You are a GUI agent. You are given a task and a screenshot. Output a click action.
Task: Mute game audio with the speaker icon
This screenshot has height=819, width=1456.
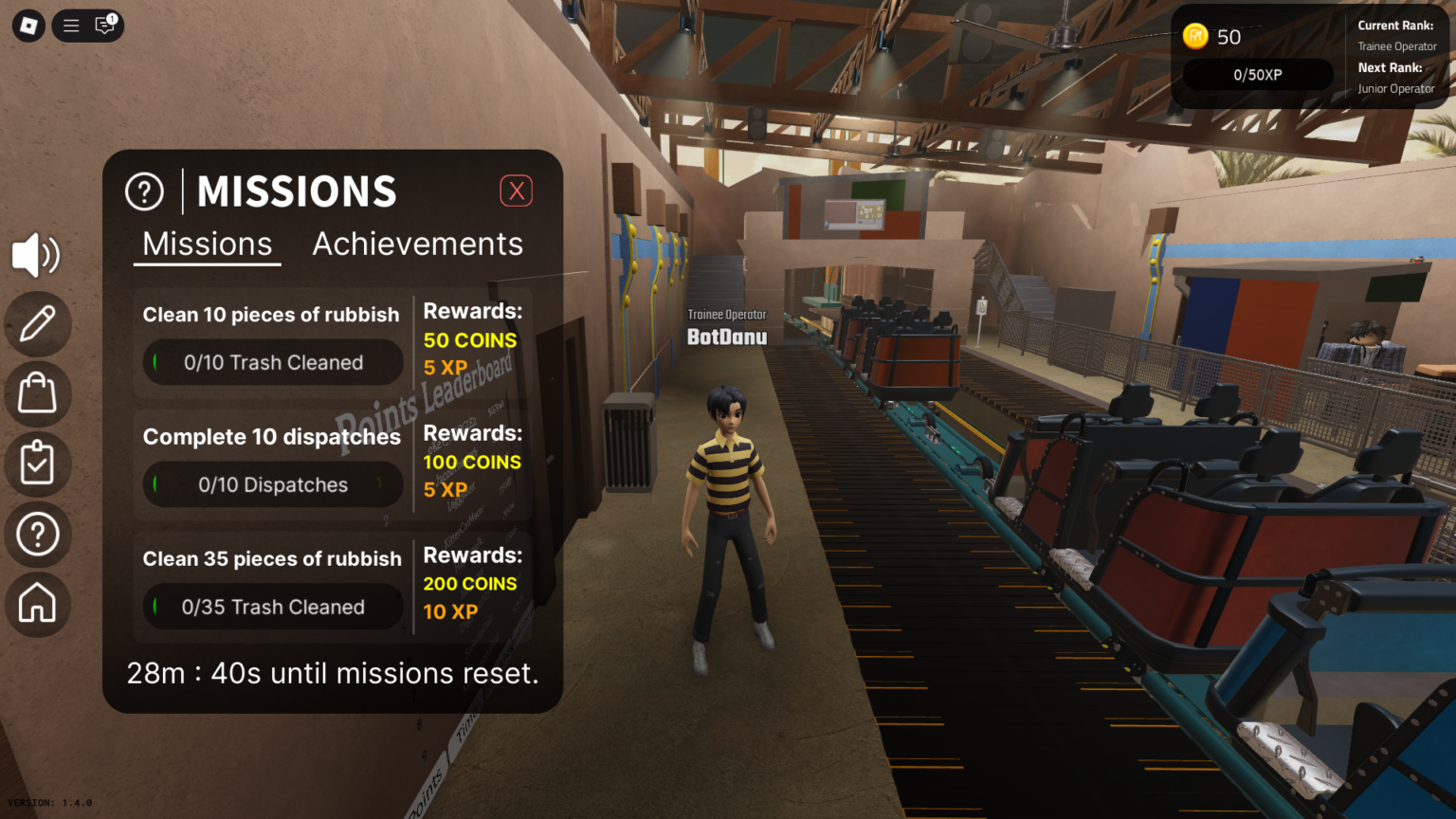36,254
